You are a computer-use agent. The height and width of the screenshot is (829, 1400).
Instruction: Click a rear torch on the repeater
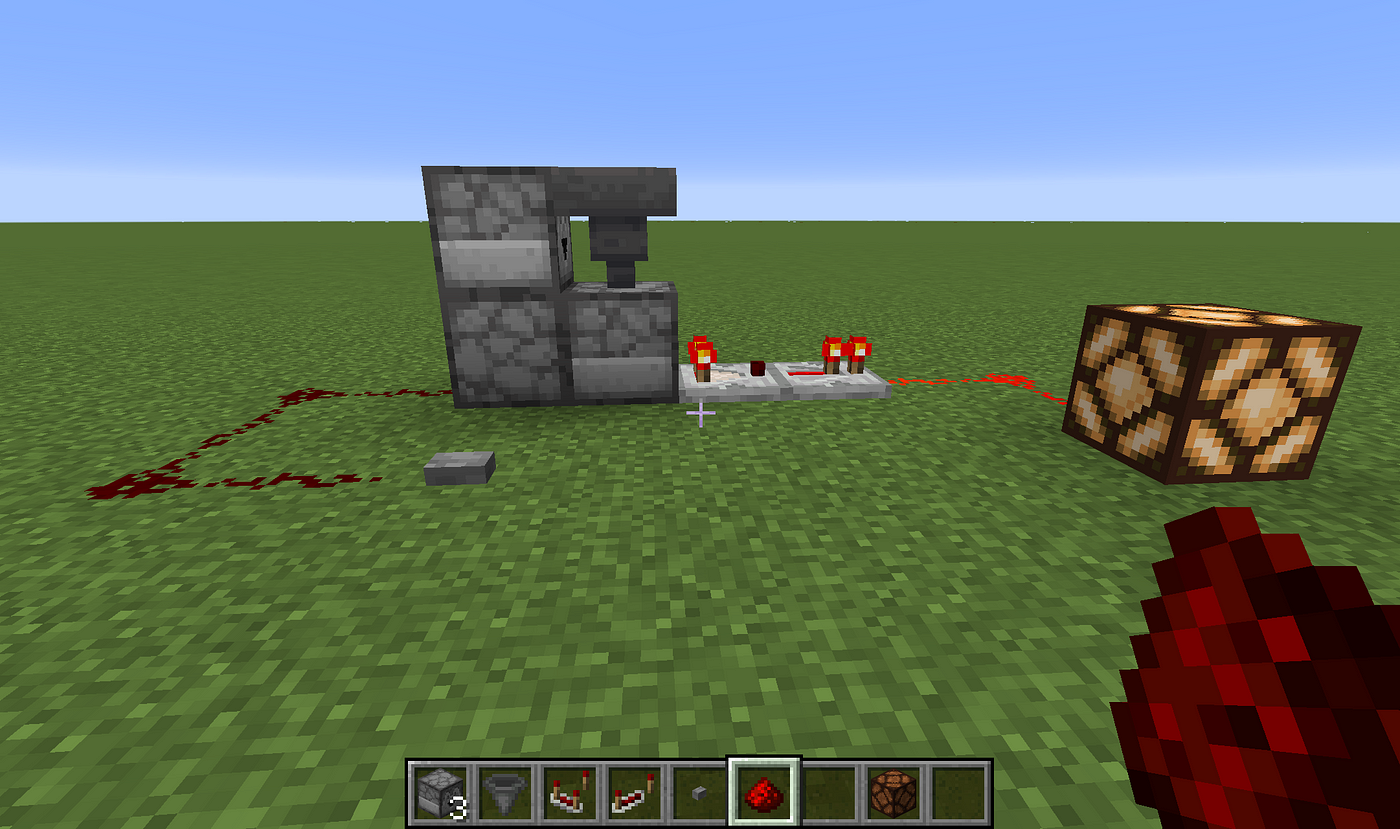click(832, 352)
